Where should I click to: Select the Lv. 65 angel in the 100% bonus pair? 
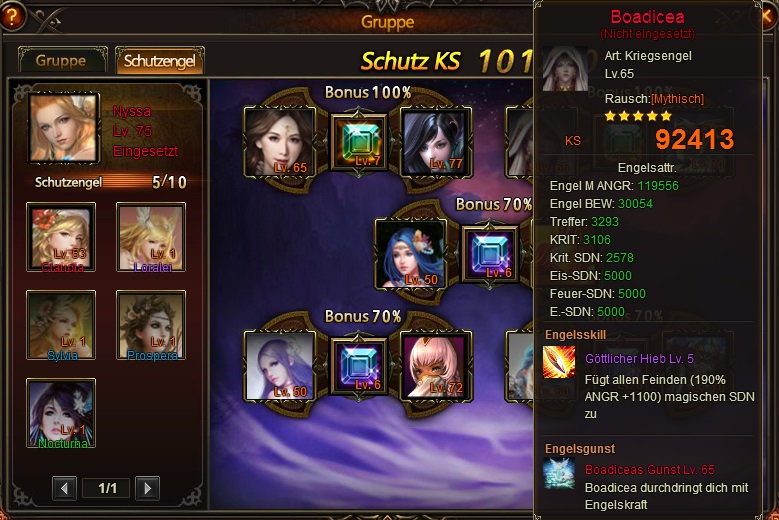279,141
